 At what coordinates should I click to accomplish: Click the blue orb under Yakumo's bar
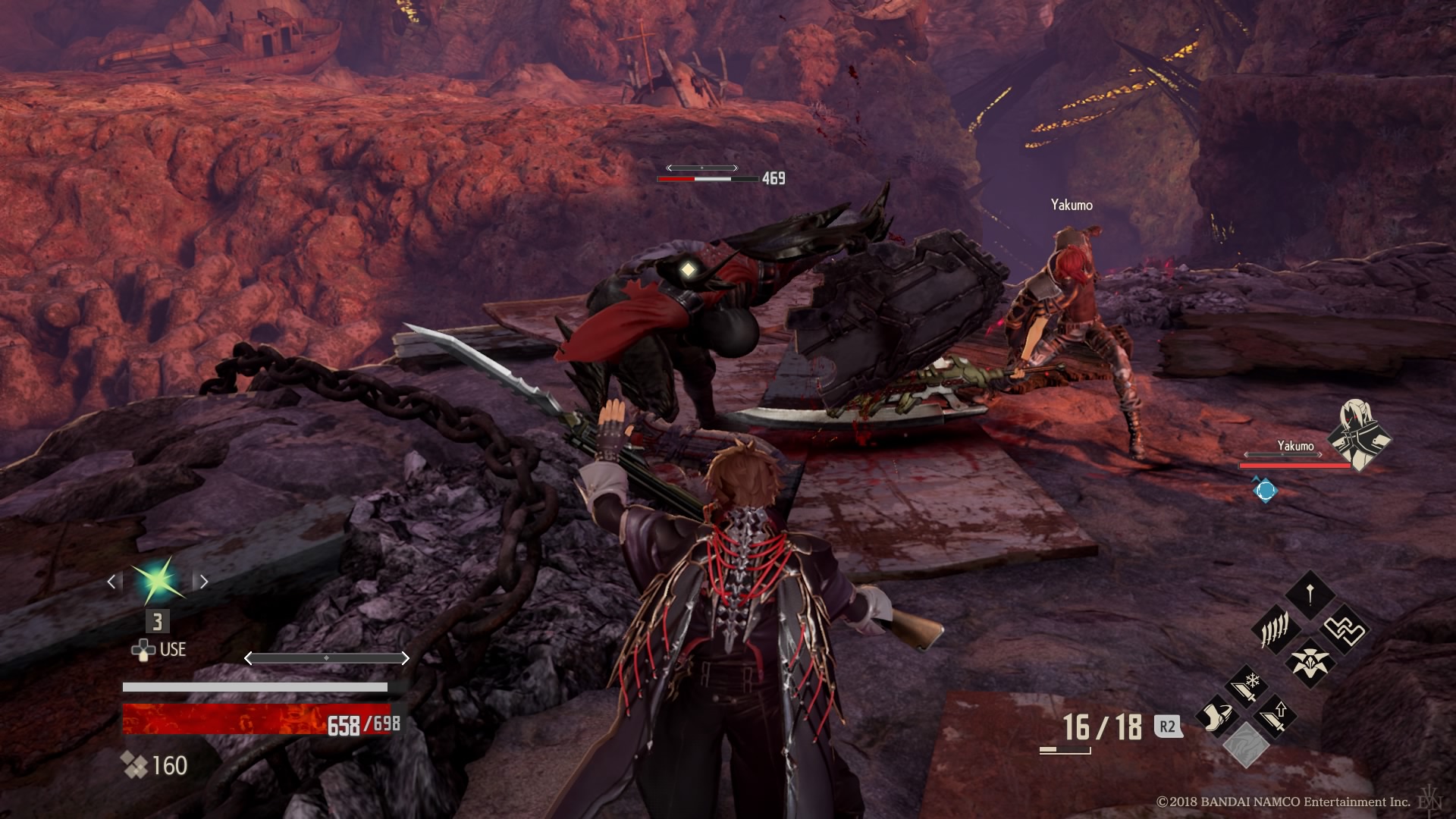pos(1264,490)
